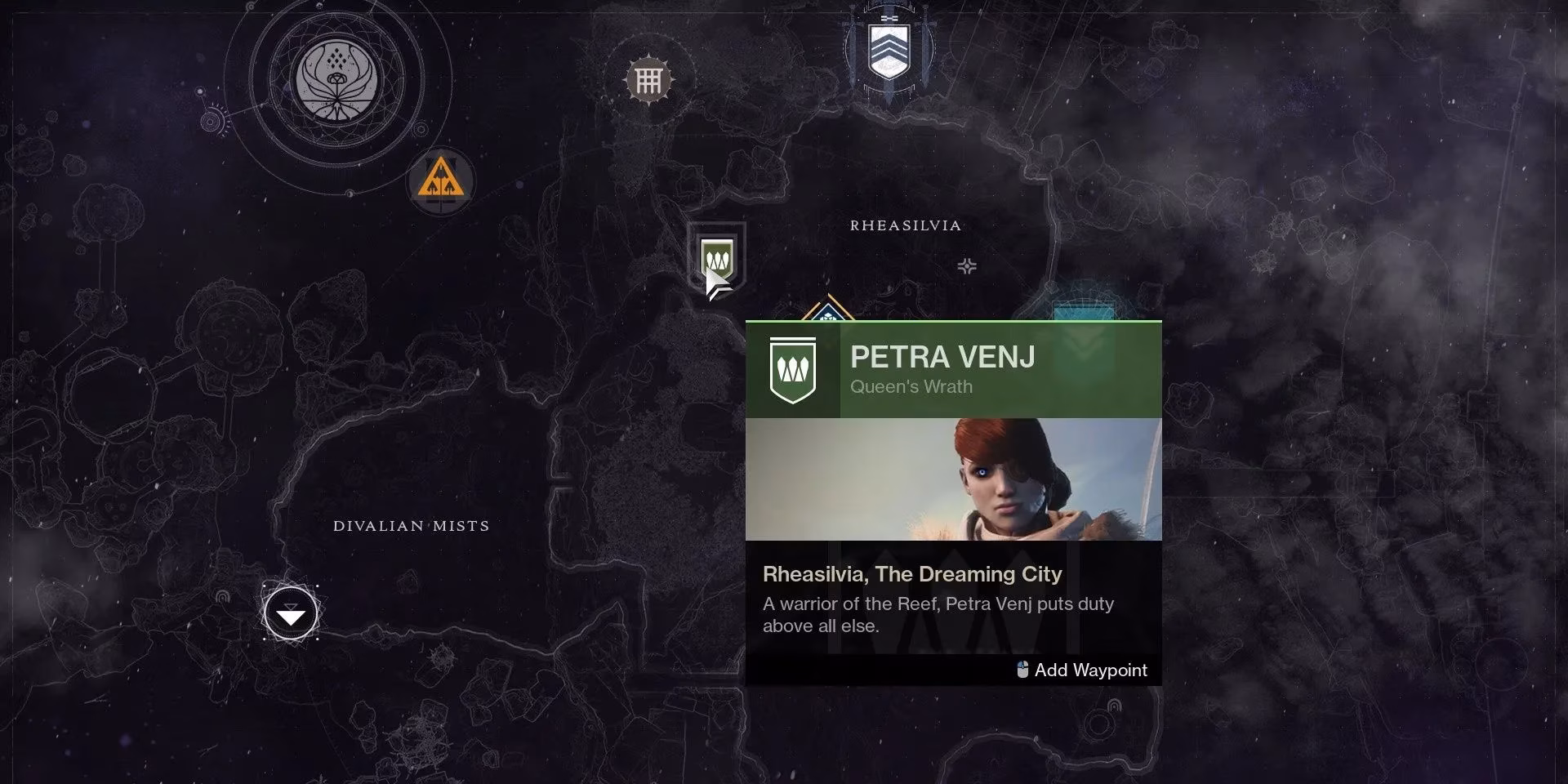Click the Blind Well portcullis icon
Viewport: 1568px width, 784px height.
(x=649, y=78)
